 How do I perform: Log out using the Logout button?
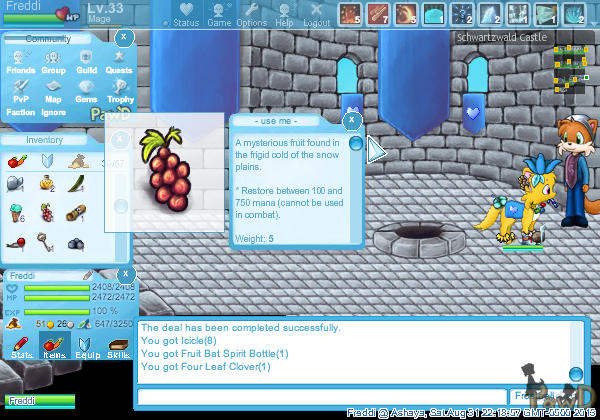click(x=317, y=14)
